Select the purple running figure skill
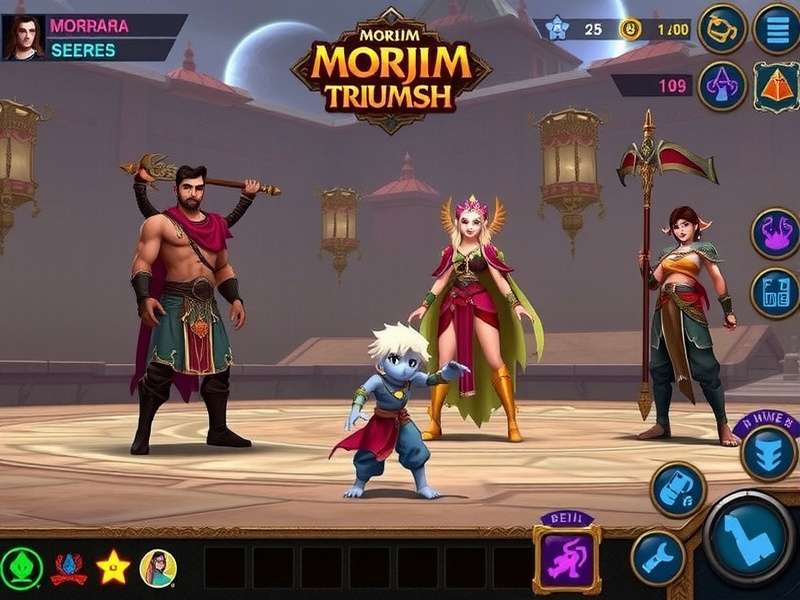 (x=567, y=559)
